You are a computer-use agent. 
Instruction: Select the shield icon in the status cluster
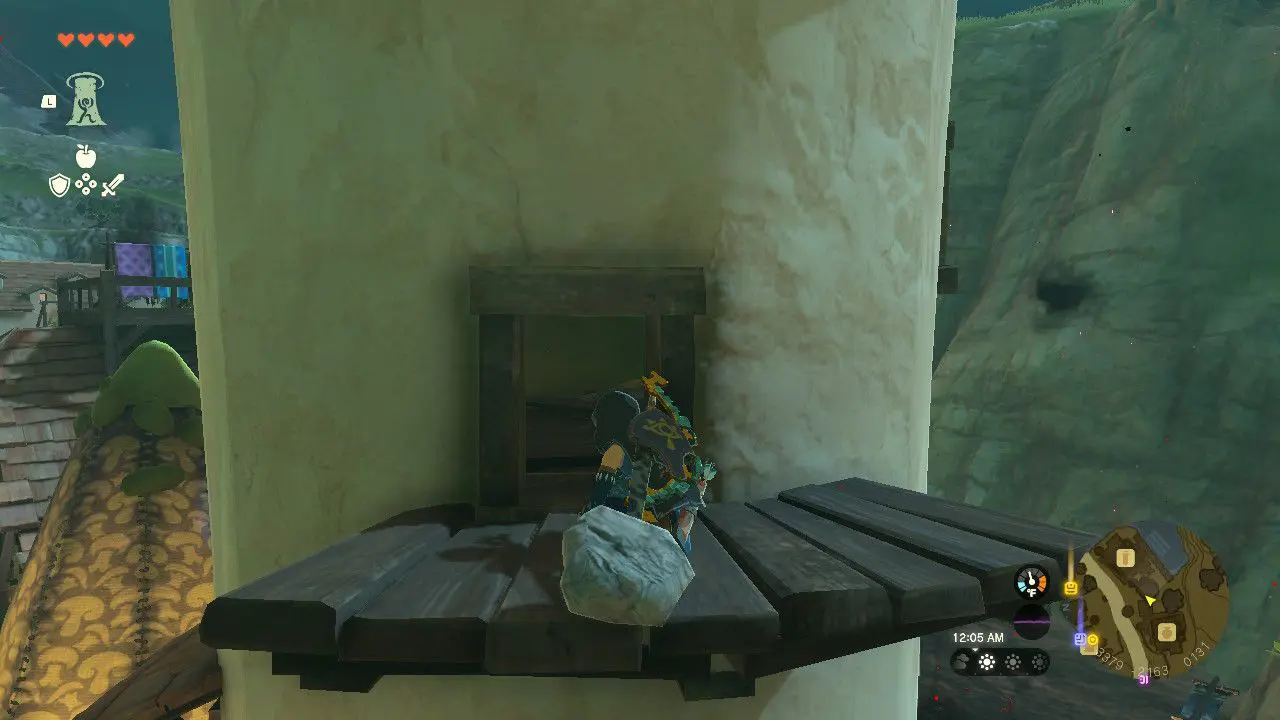pyautogui.click(x=58, y=185)
